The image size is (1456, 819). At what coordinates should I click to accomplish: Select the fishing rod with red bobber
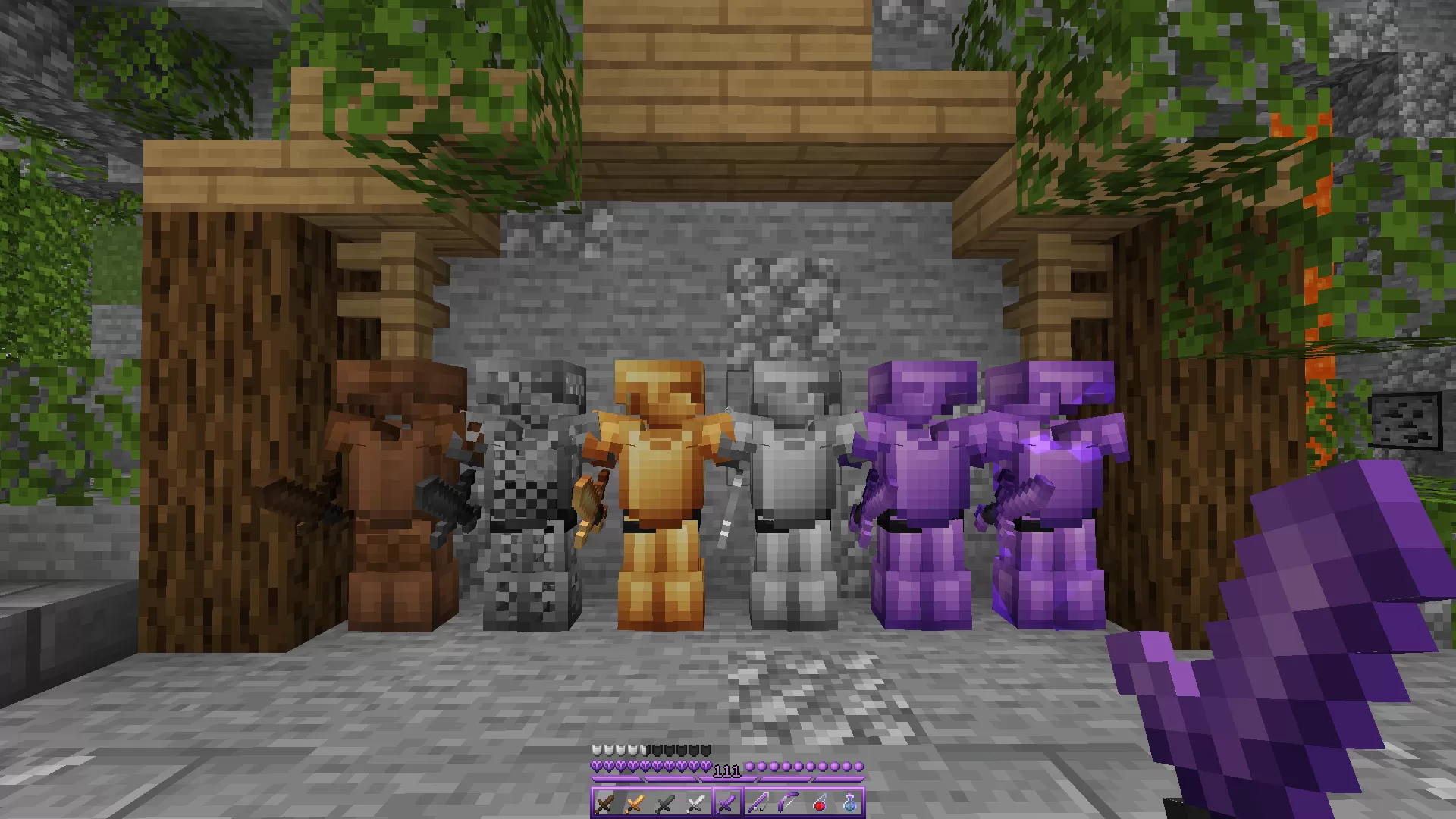click(821, 804)
